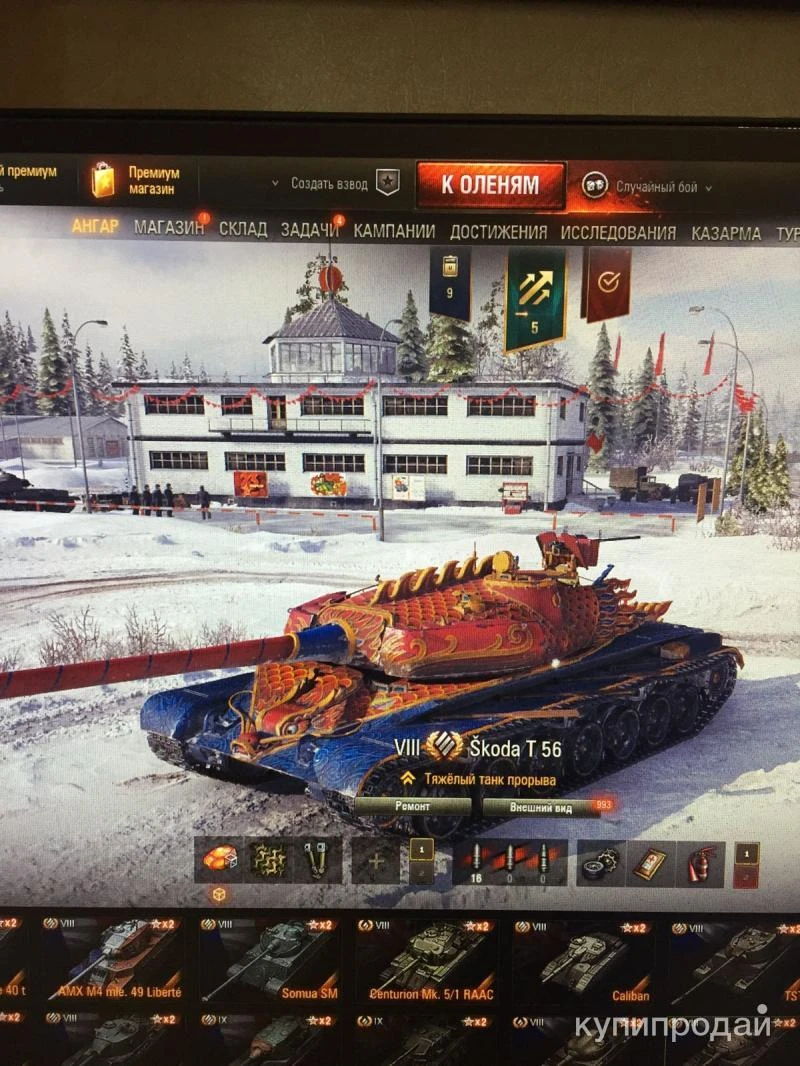Switch to the Исследования tab
Screen dimensions: 800x1066
[618, 233]
